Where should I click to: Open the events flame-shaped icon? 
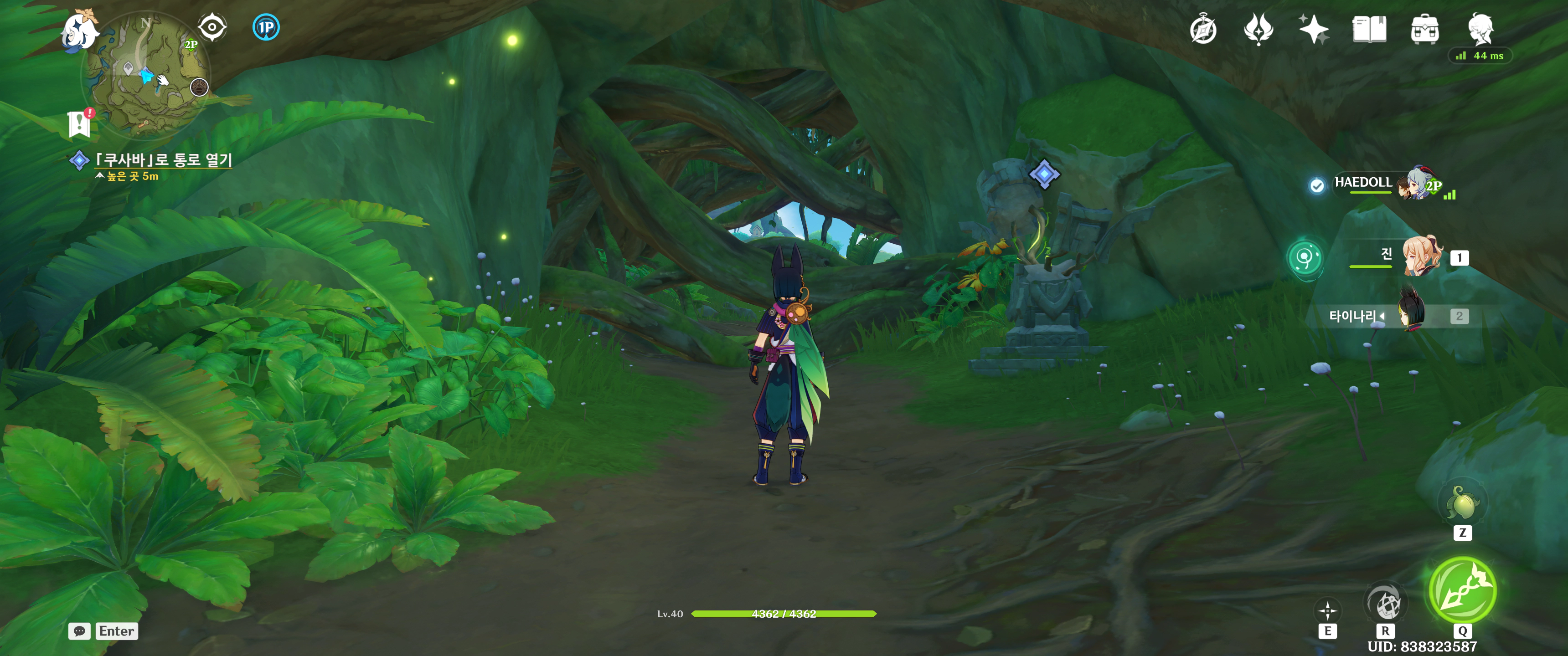(1258, 30)
